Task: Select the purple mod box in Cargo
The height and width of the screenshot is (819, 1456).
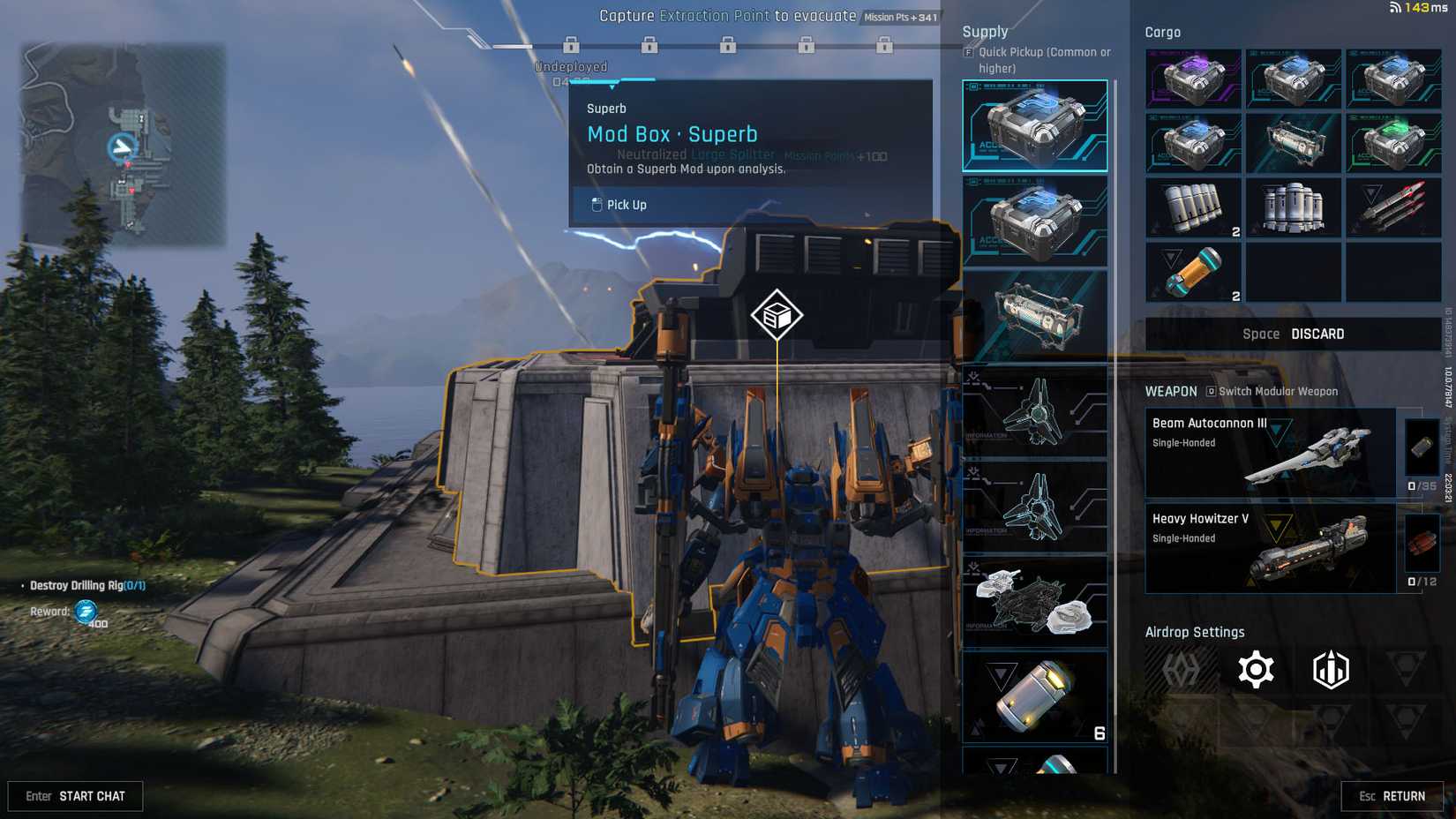Action: (1191, 79)
